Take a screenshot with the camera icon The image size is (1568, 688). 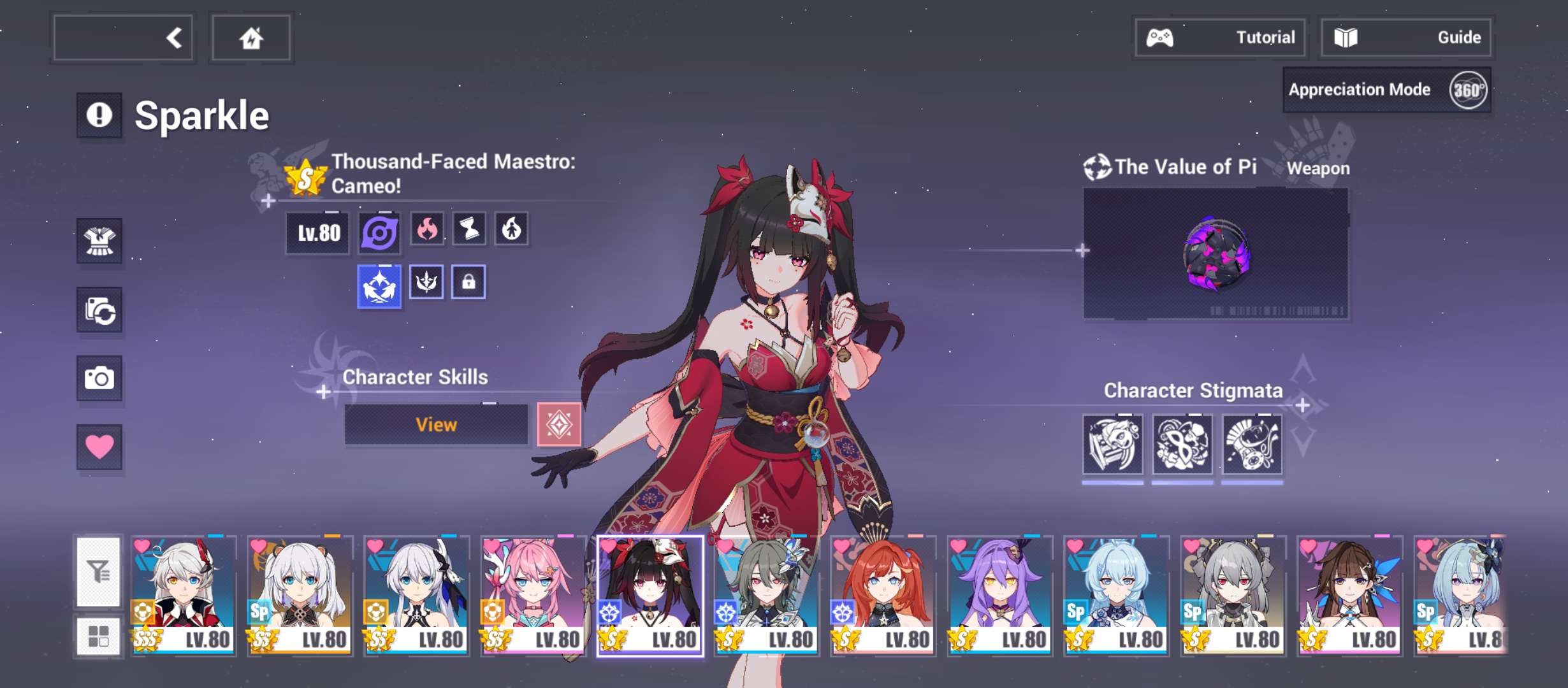(x=99, y=378)
